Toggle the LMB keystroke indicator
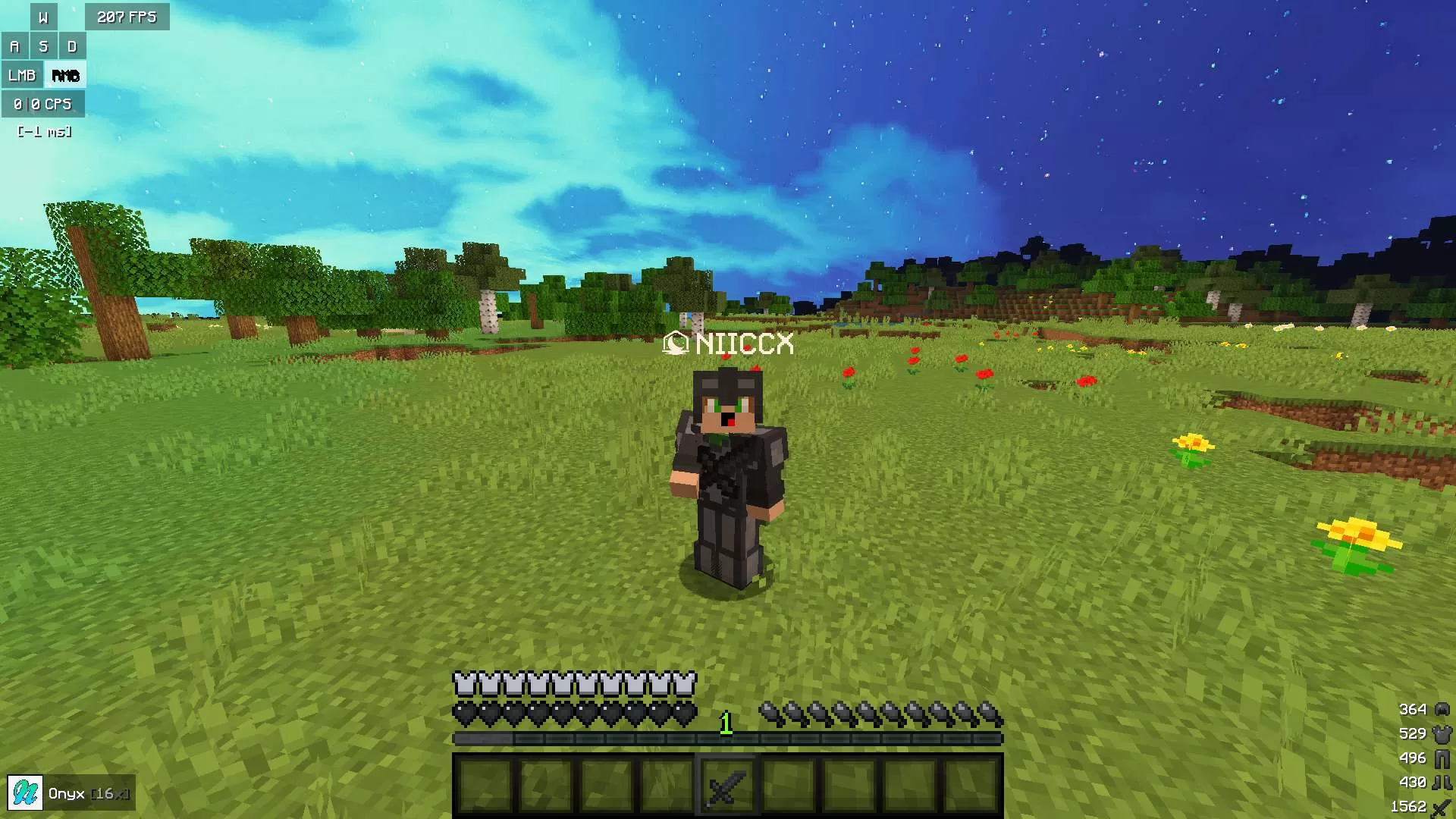The width and height of the screenshot is (1456, 819). click(x=22, y=75)
